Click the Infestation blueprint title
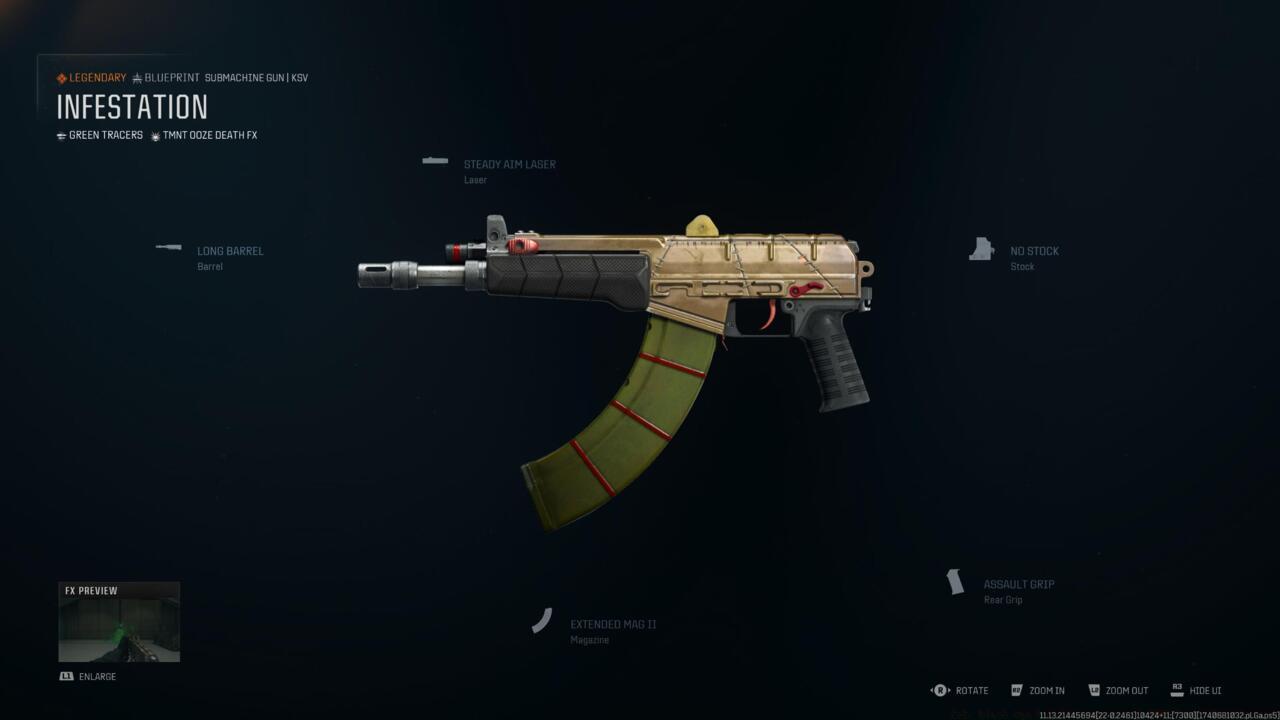Image resolution: width=1280 pixels, height=720 pixels. point(131,108)
